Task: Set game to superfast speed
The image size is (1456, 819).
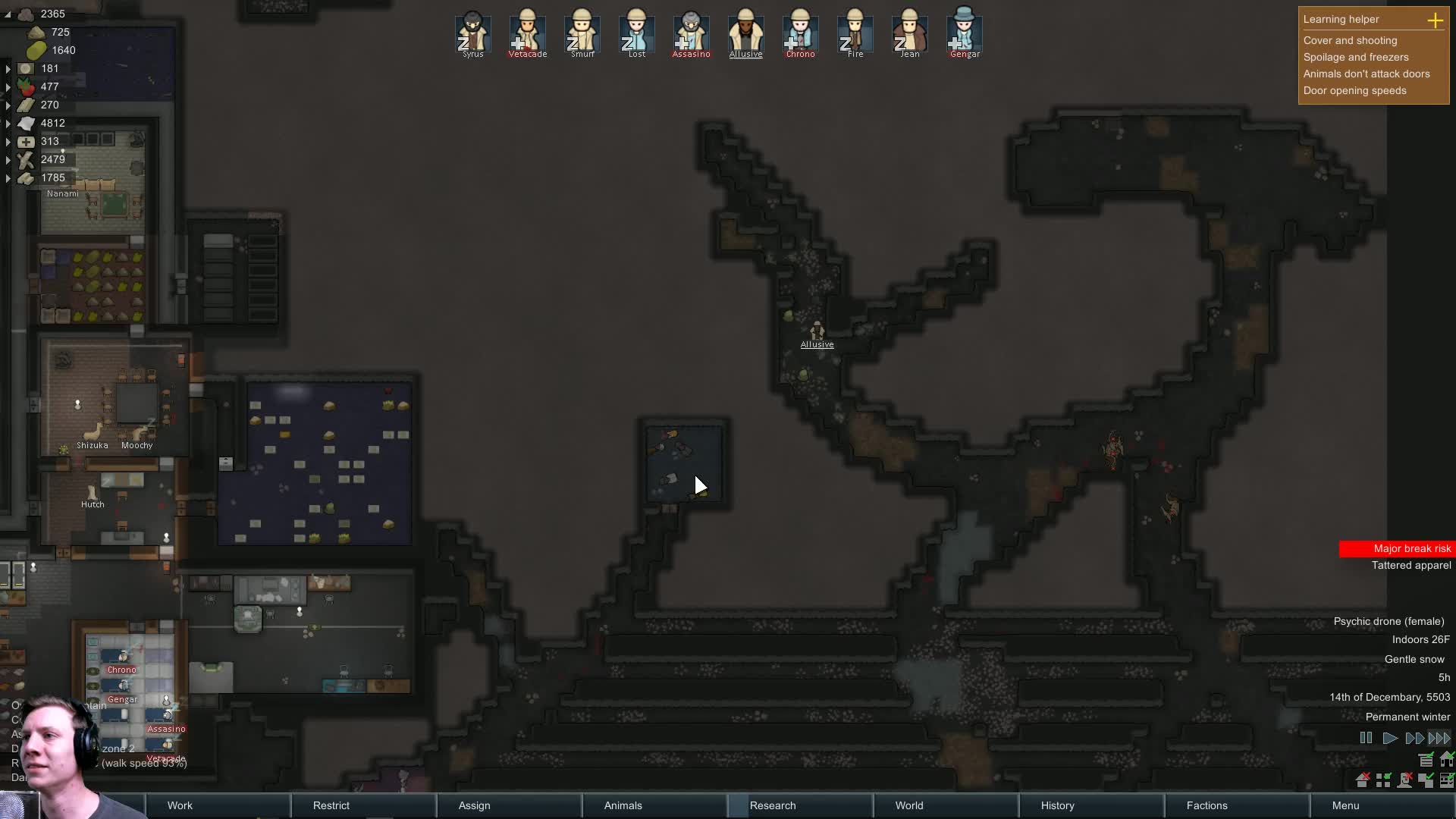Action: (1439, 738)
